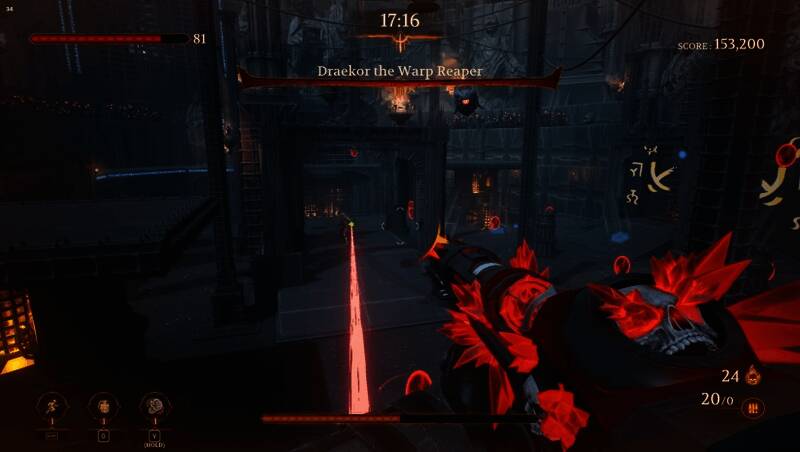
Task: Trigger the swirling skull ability icon
Action: click(x=155, y=406)
